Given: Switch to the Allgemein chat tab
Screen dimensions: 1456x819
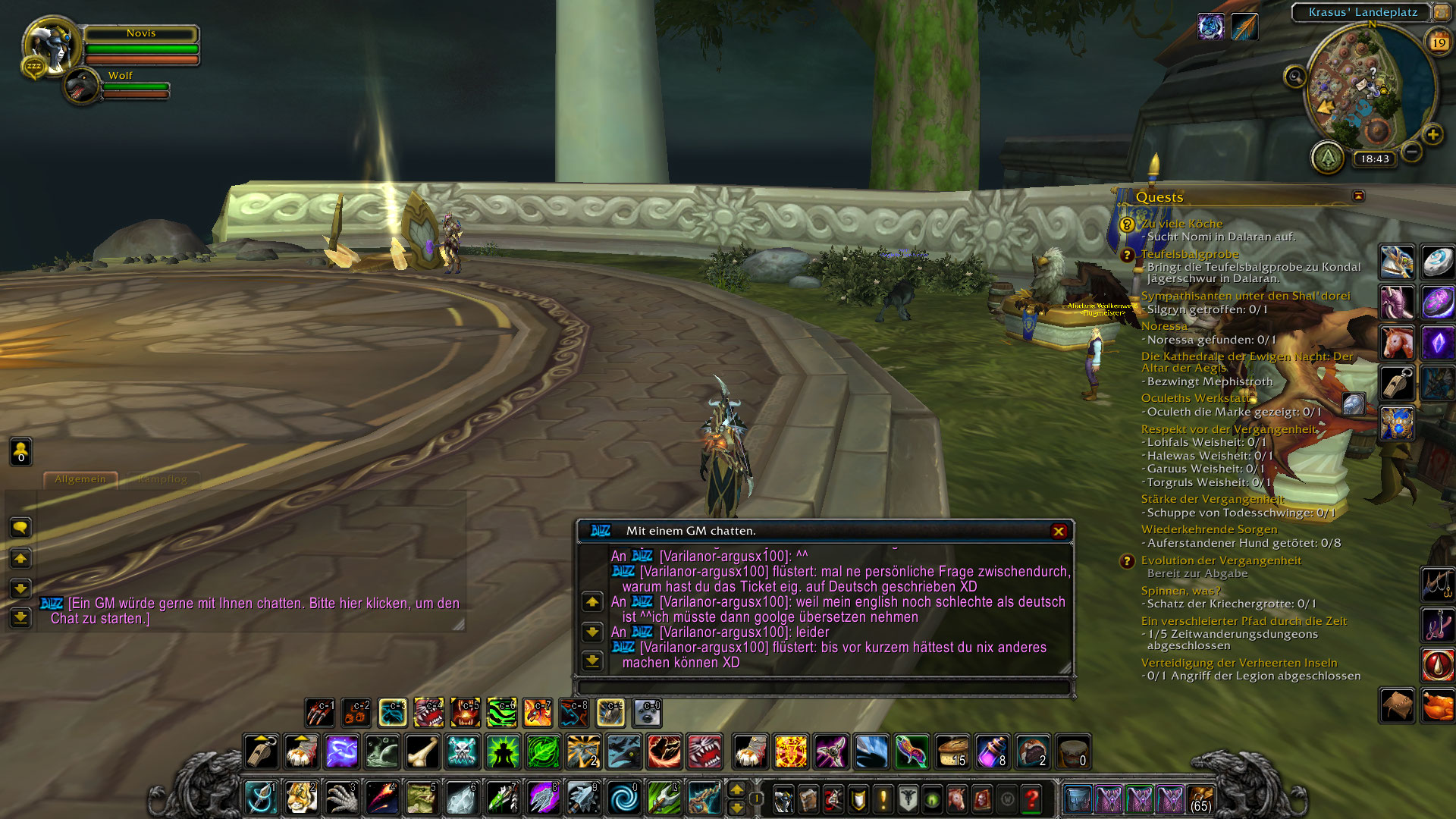Looking at the screenshot, I should (x=80, y=479).
